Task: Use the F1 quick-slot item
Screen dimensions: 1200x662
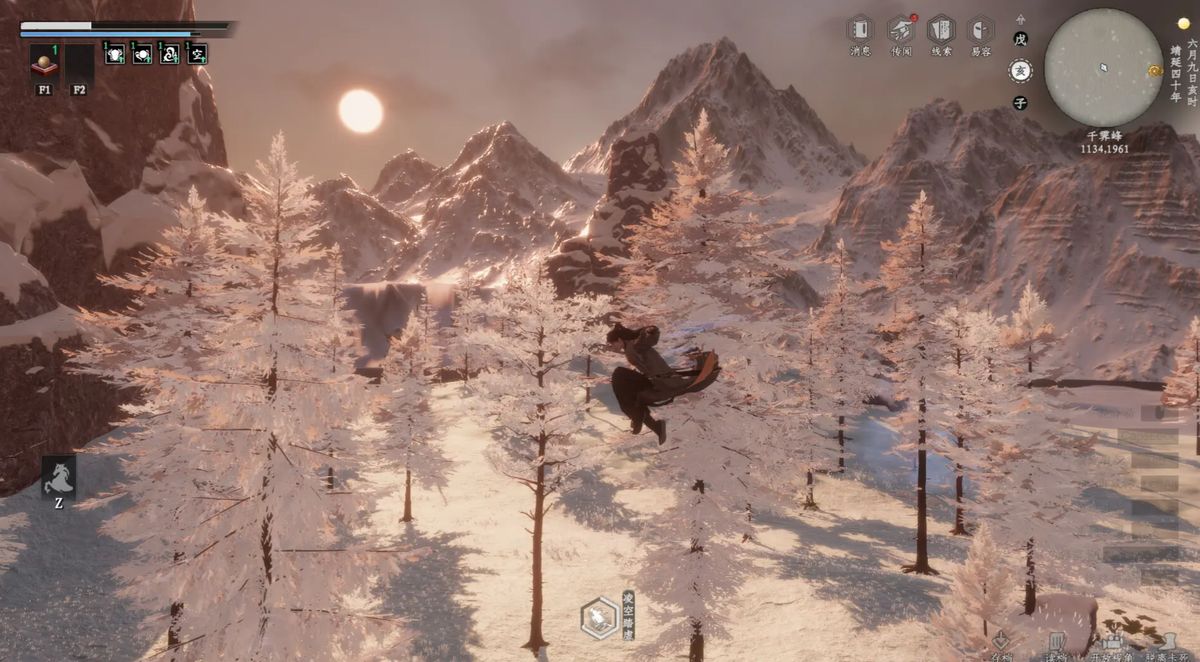Action: pyautogui.click(x=44, y=65)
